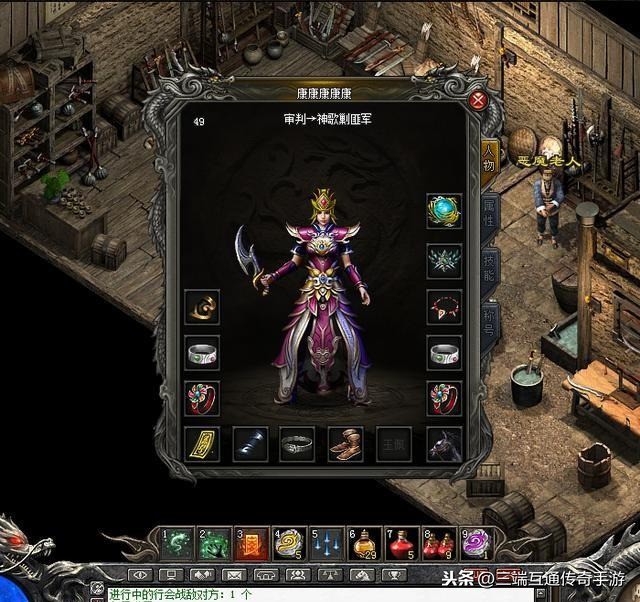Image resolution: width=640 pixels, height=602 pixels.
Task: Inspect the equipped boots slot
Action: coord(346,443)
